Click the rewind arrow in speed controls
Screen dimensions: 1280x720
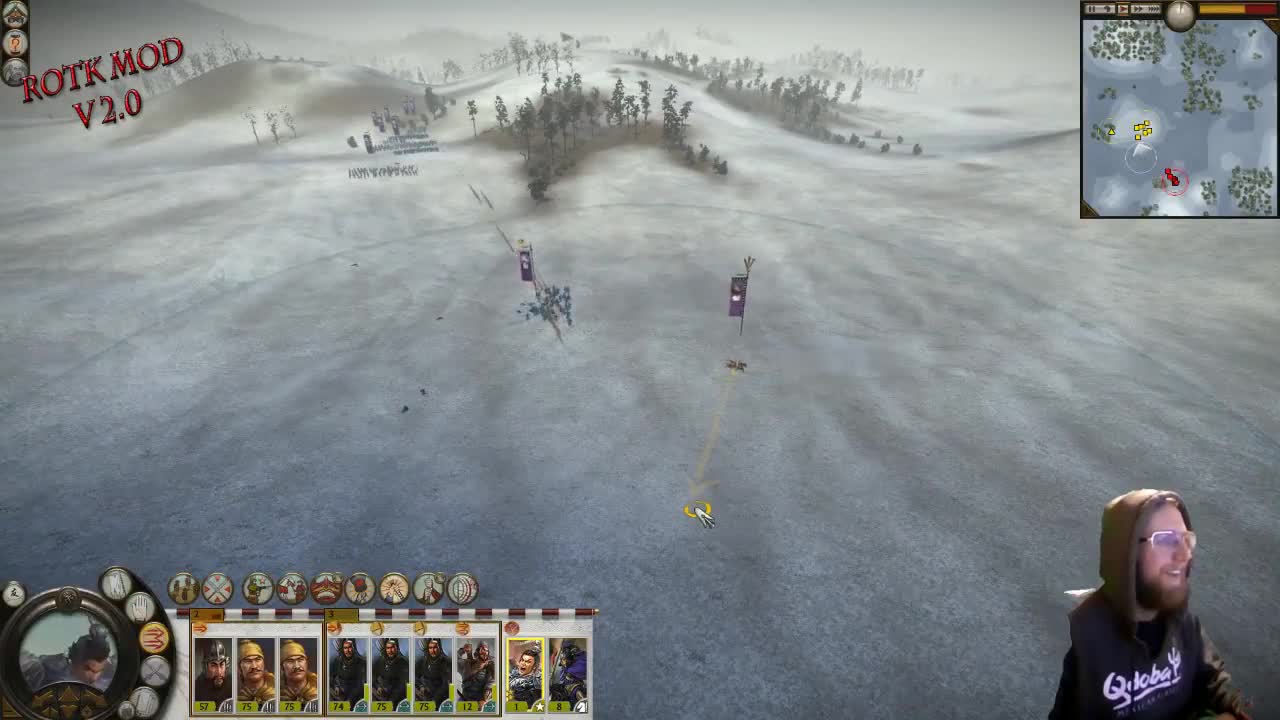coord(1107,9)
